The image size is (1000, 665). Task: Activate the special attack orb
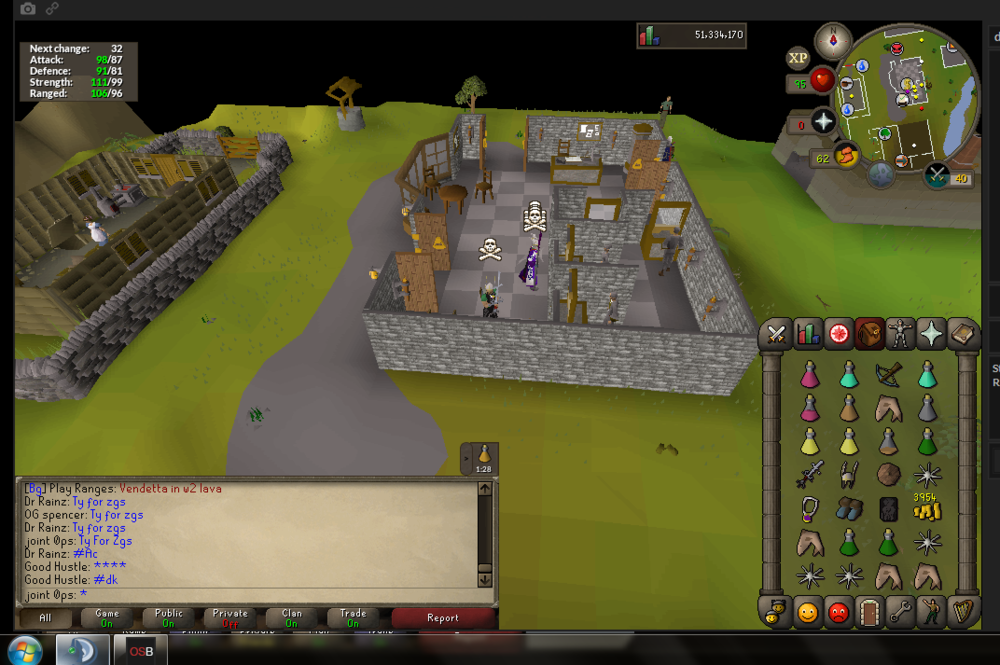pyautogui.click(x=937, y=176)
